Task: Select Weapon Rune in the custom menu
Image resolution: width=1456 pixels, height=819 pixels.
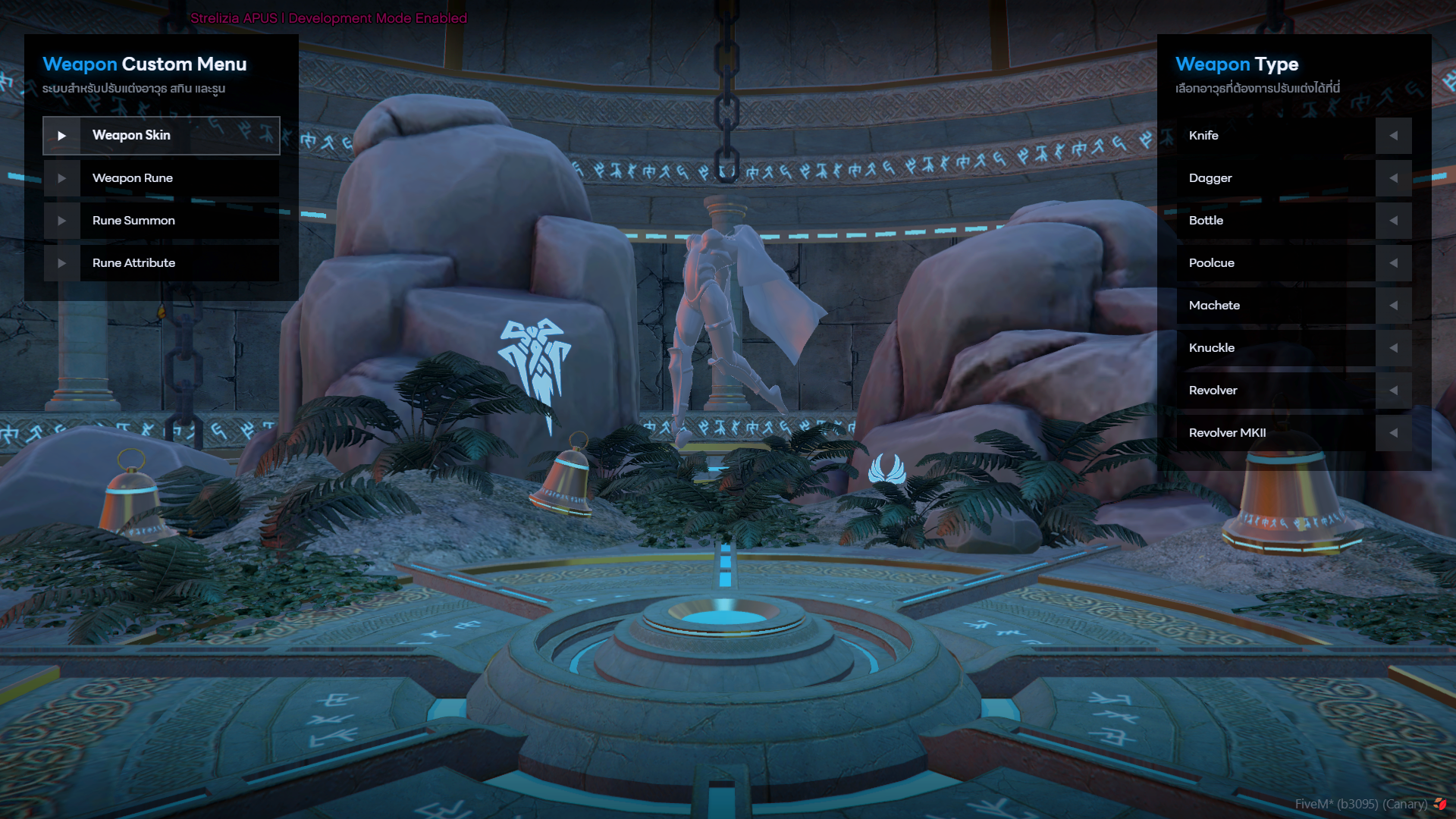Action: (x=162, y=178)
